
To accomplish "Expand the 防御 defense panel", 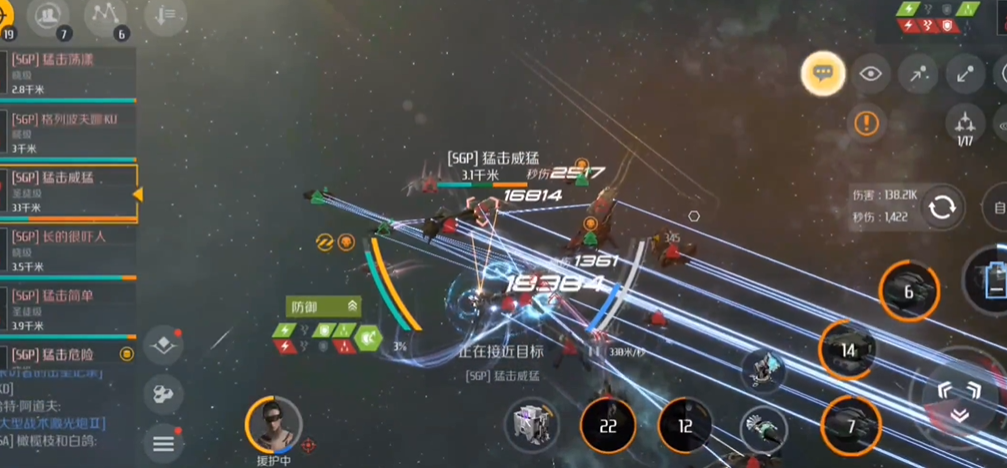I will [x=323, y=306].
